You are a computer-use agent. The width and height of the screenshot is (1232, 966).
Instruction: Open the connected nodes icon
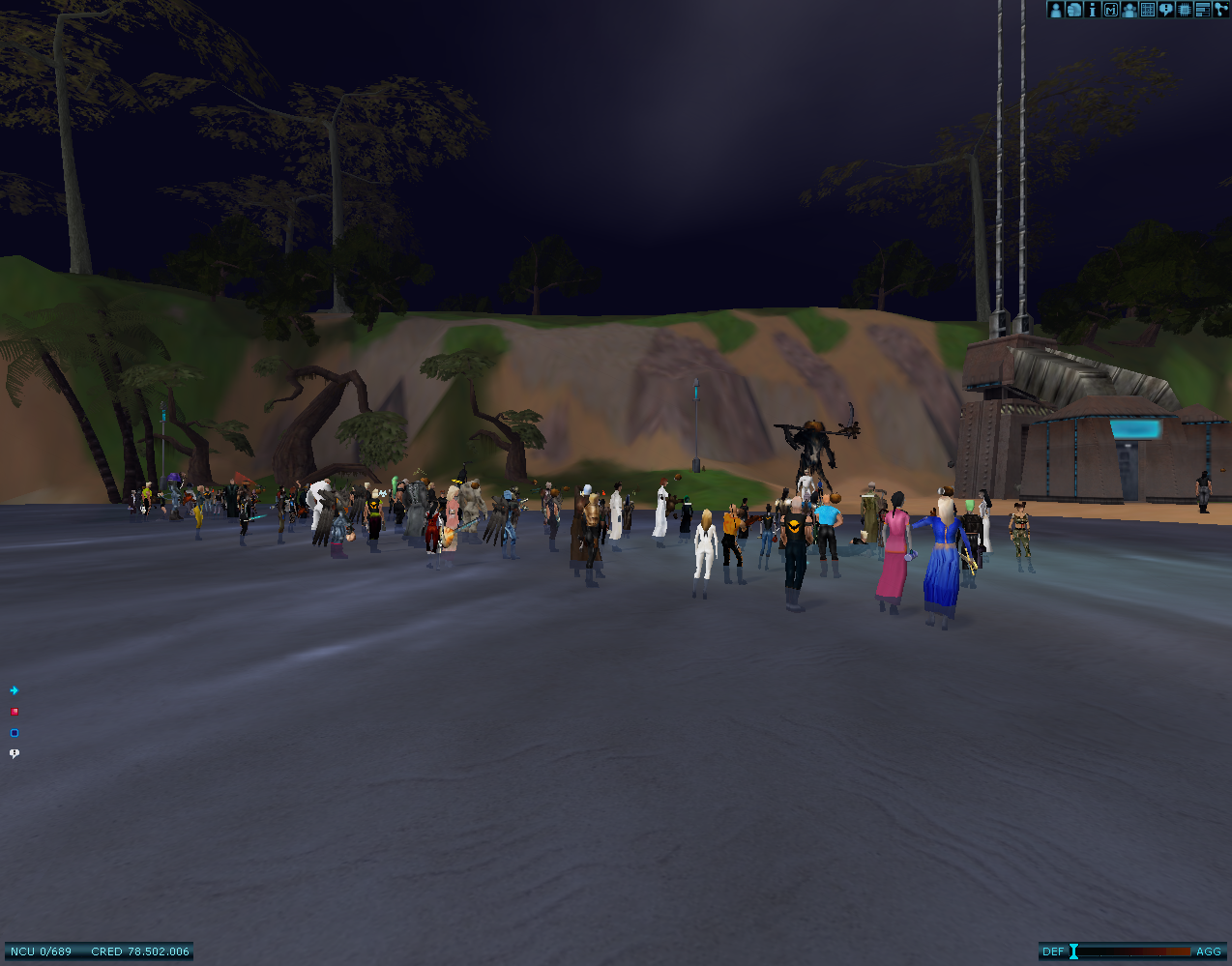coord(1219,10)
